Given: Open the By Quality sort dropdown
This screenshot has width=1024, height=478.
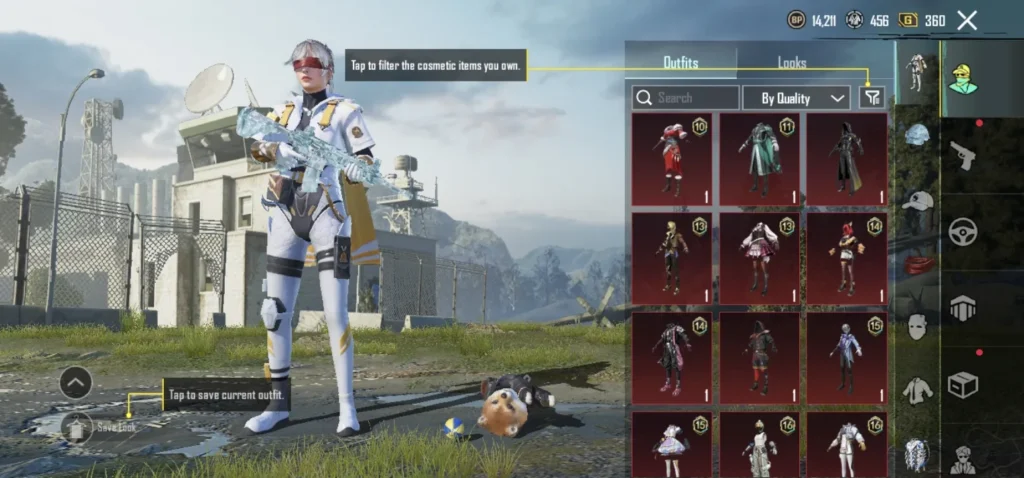Looking at the screenshot, I should [796, 98].
